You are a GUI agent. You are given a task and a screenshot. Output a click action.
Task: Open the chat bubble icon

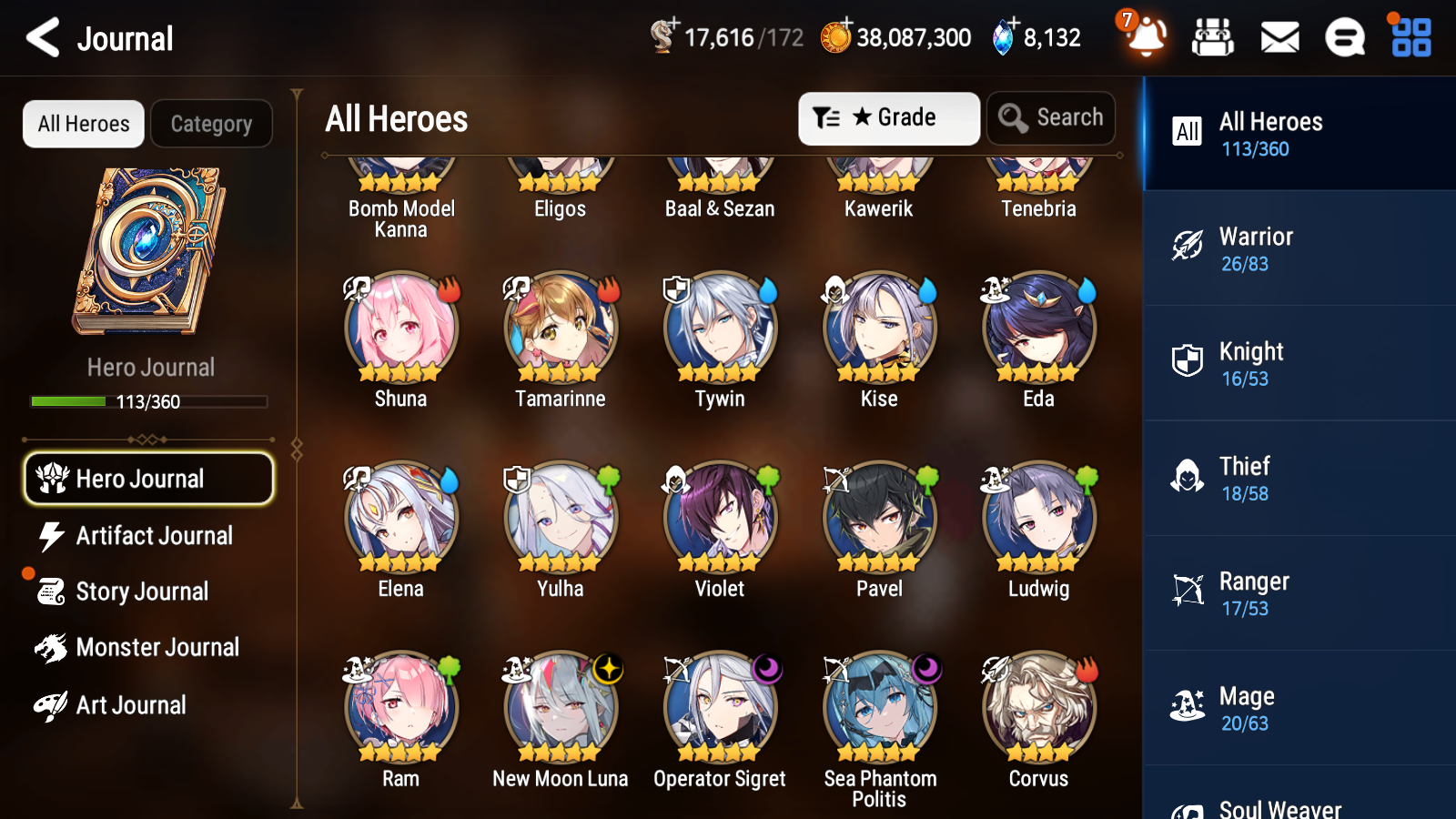tap(1344, 38)
